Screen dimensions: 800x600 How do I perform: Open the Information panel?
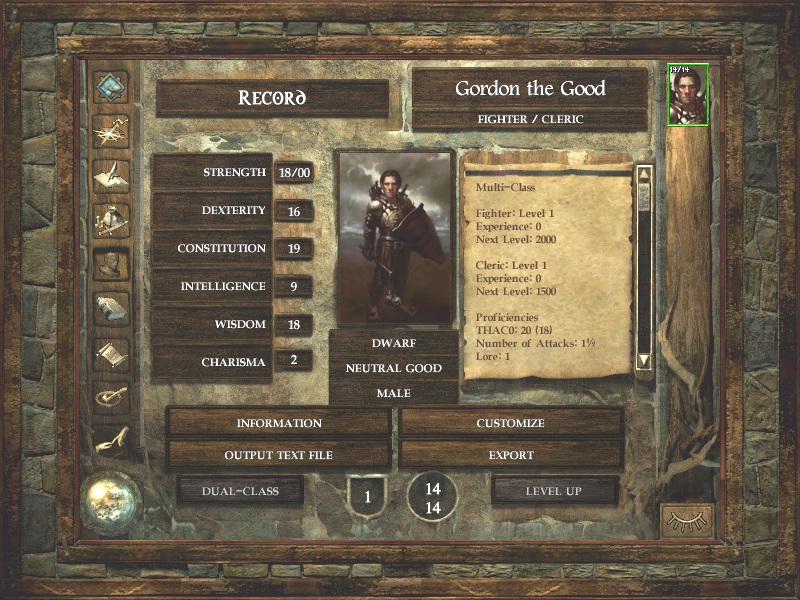279,423
